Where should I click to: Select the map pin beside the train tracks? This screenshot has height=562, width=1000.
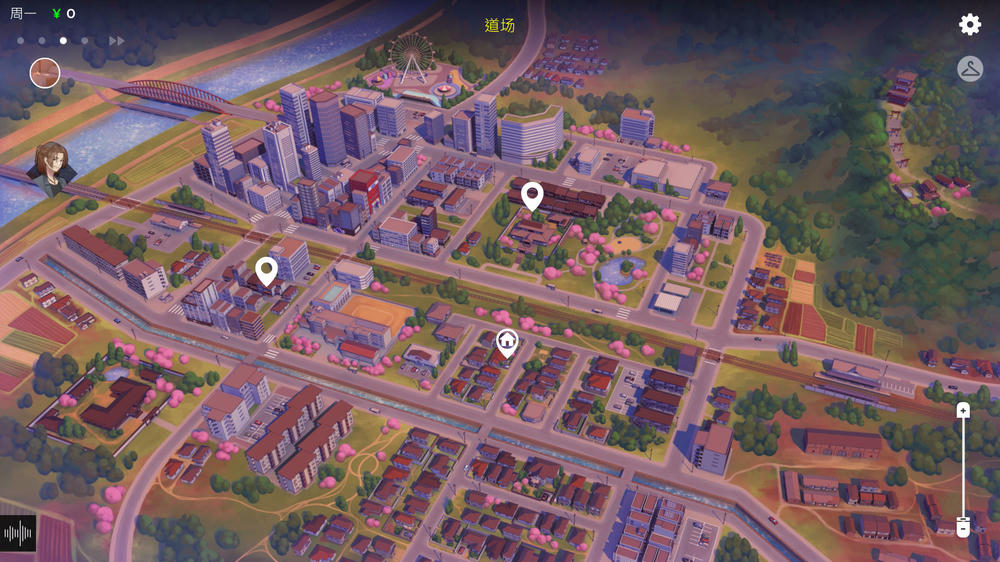[266, 270]
